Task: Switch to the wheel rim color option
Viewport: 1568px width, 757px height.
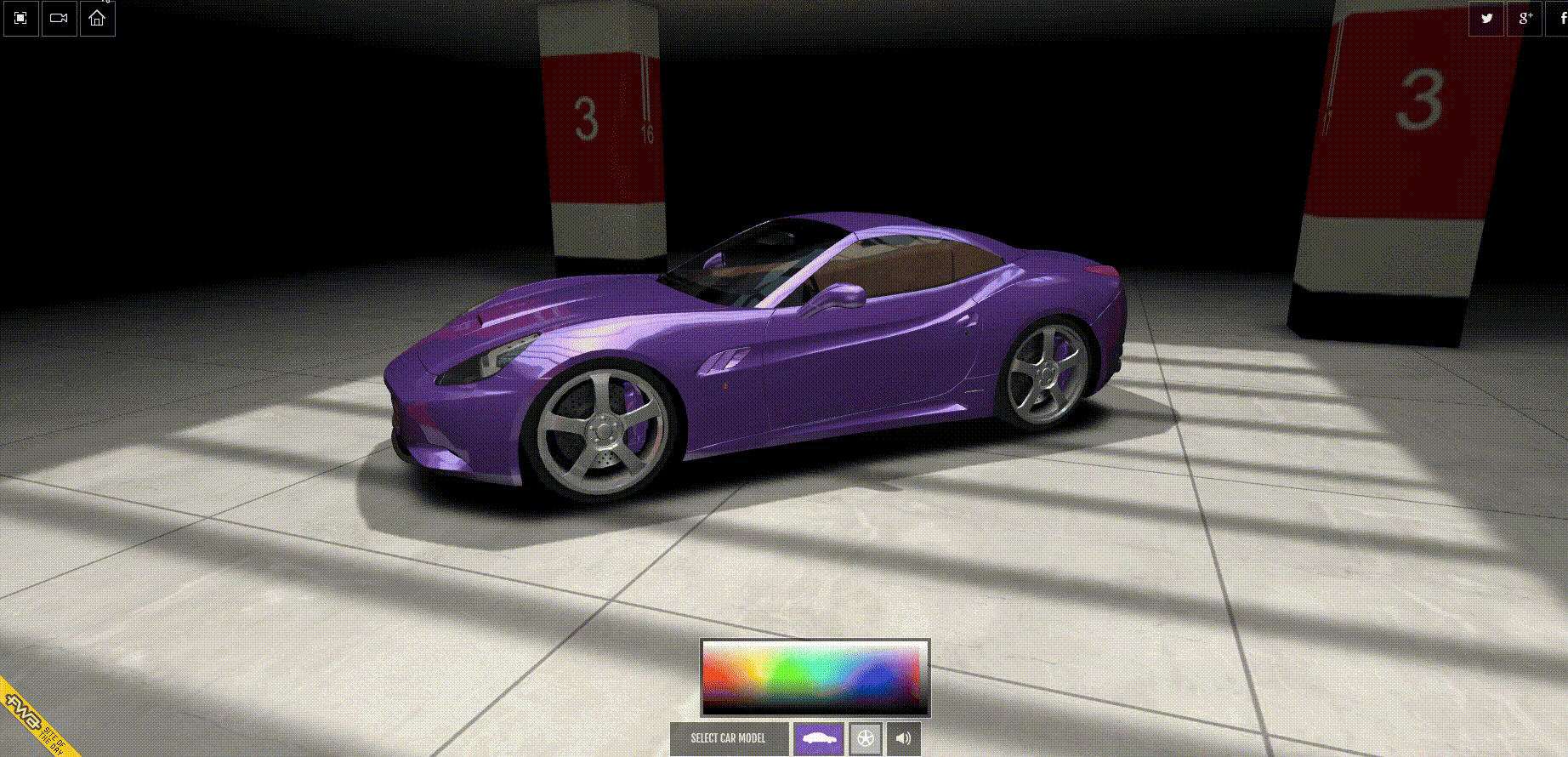Action: click(x=866, y=738)
